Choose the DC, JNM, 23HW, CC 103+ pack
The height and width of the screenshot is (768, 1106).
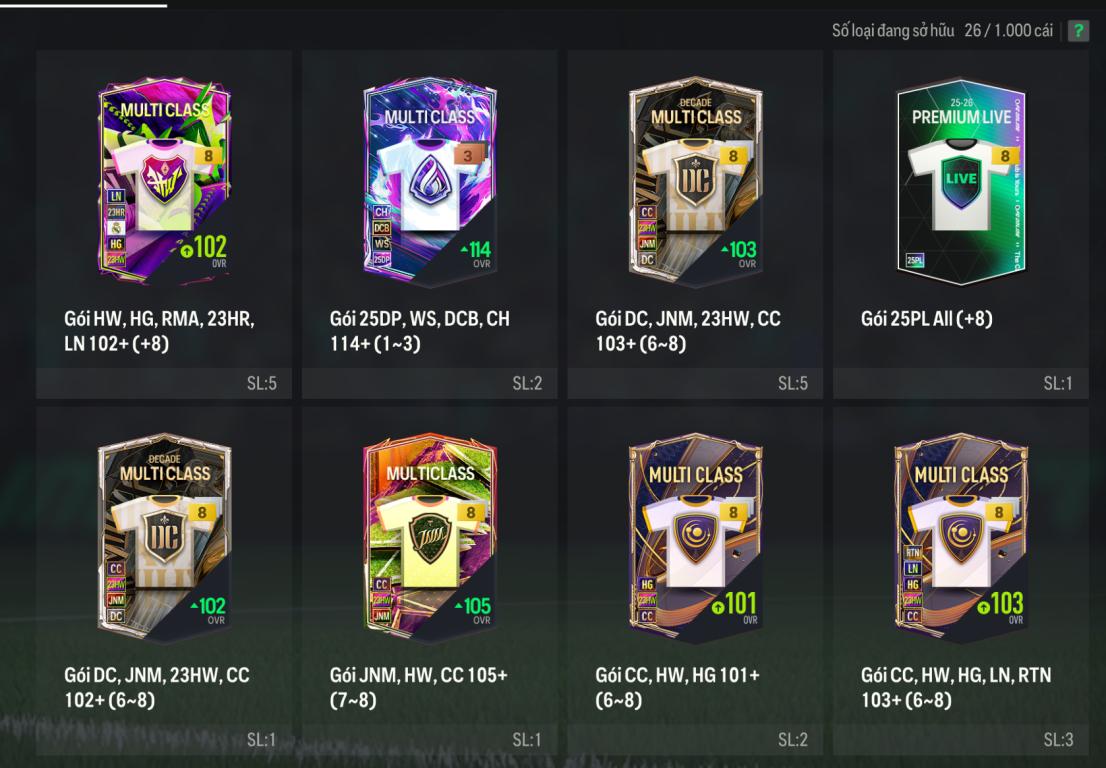click(695, 180)
